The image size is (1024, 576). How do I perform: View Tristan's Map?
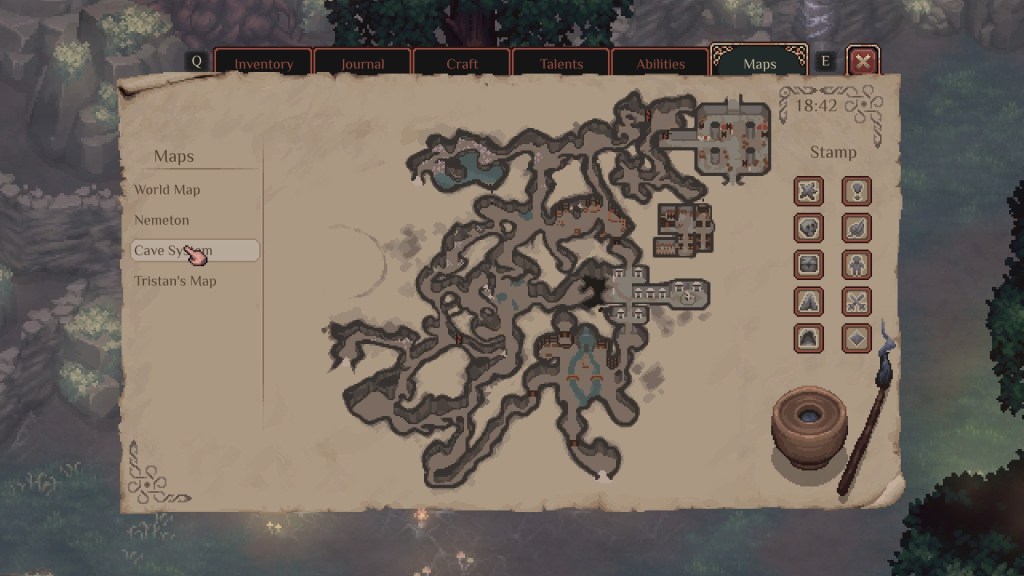(x=176, y=281)
